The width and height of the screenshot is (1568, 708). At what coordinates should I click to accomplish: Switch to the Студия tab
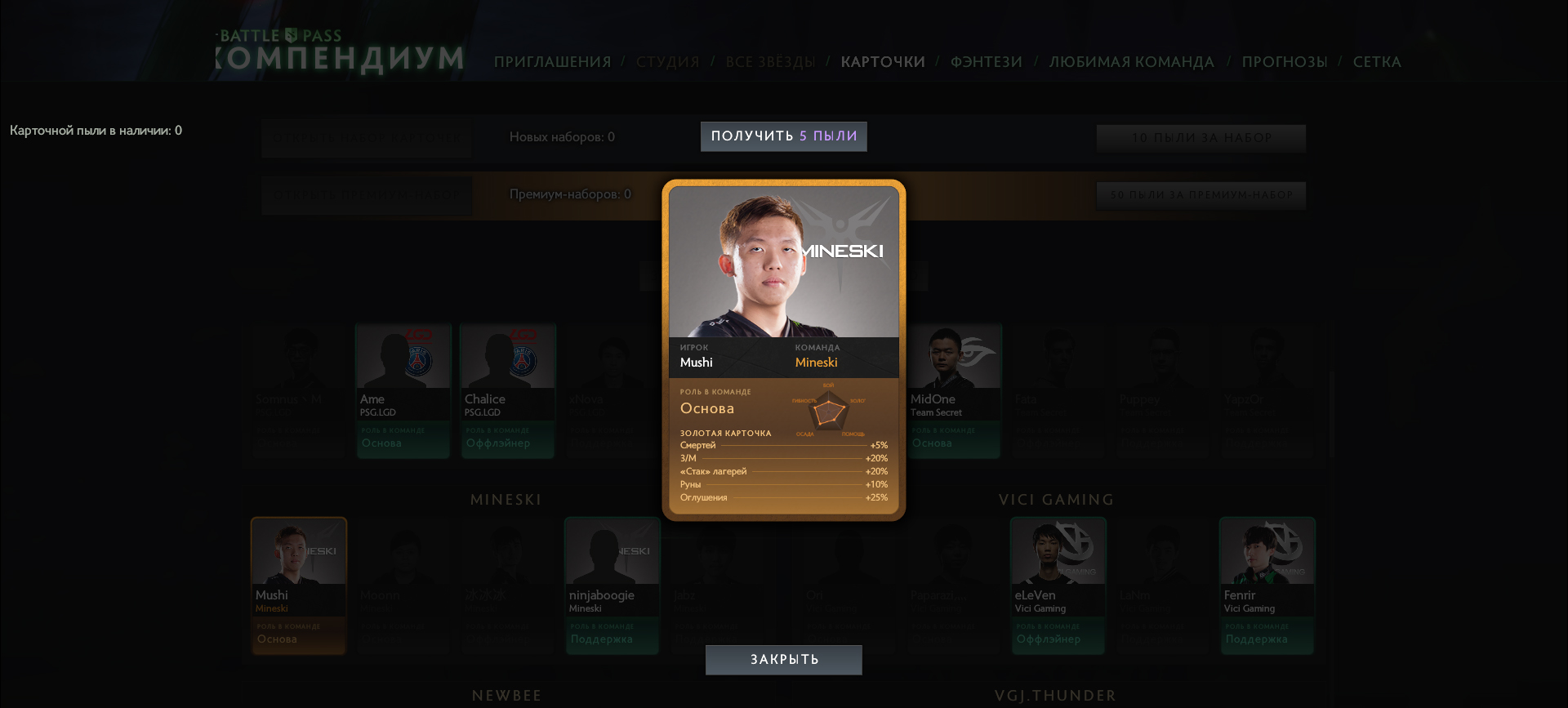667,62
